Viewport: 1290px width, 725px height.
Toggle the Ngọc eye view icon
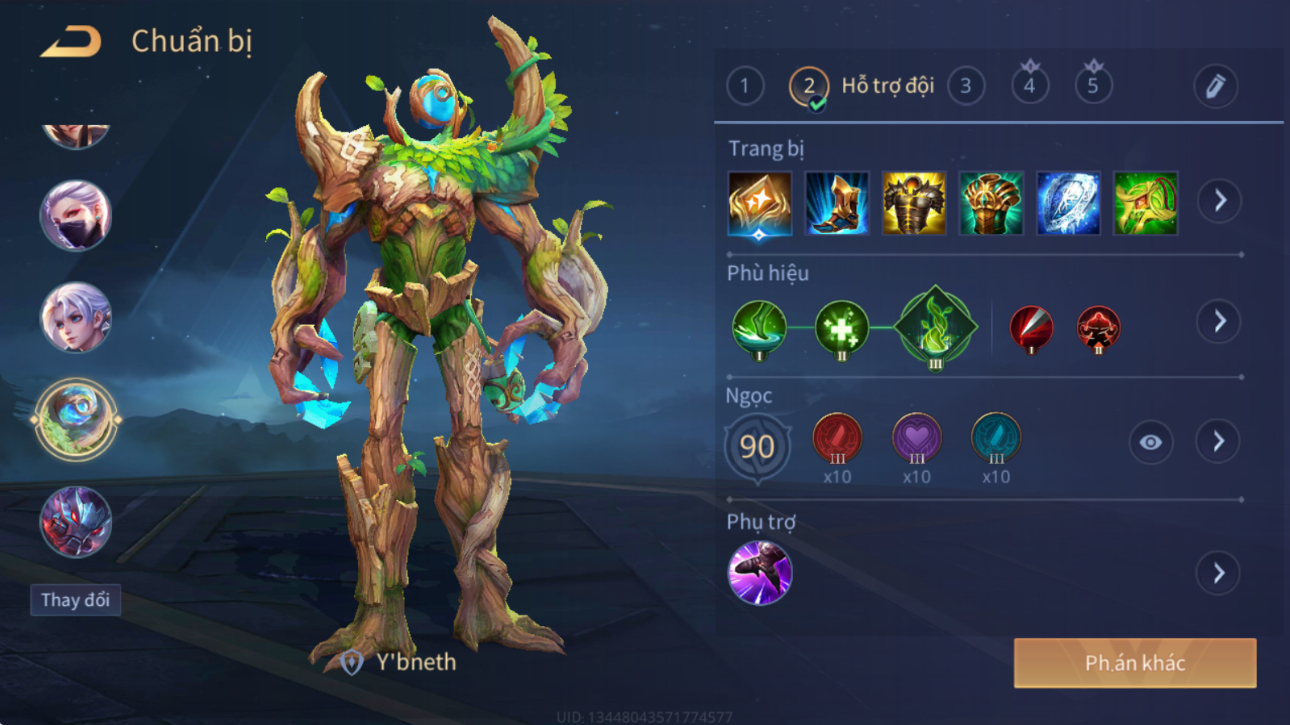pos(1150,442)
